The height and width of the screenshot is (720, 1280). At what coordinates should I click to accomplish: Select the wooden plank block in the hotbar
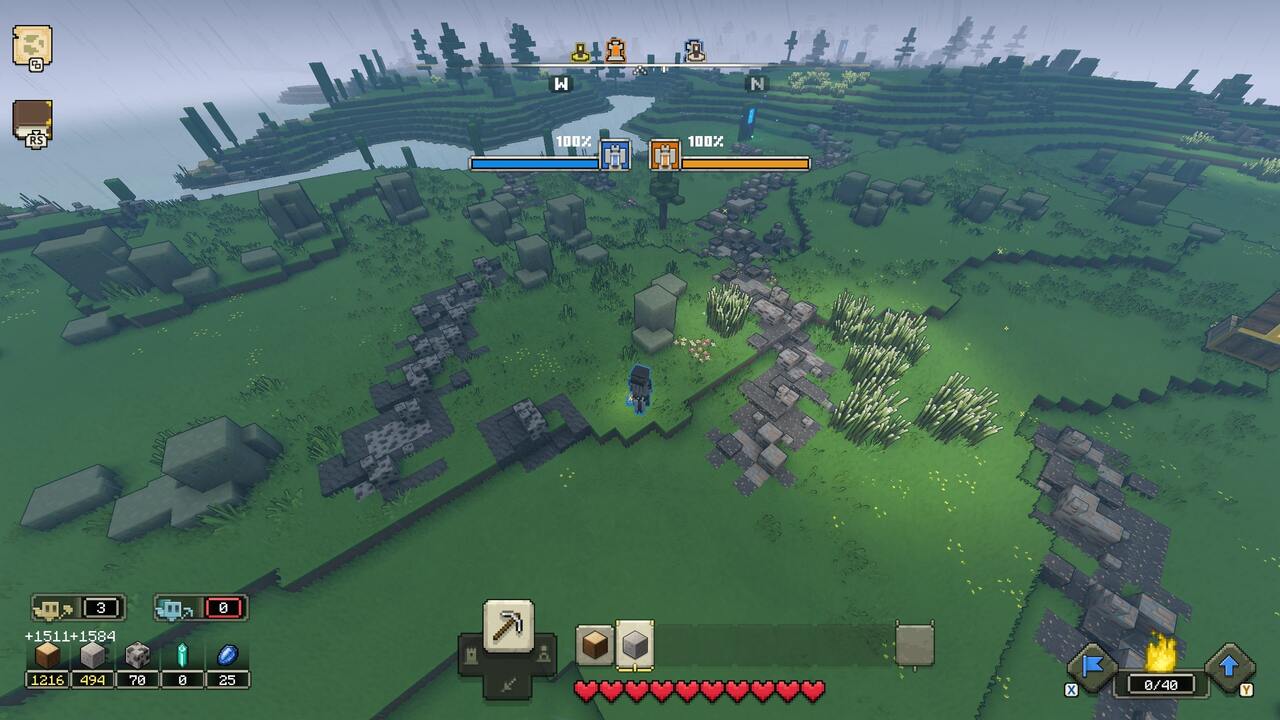point(593,645)
